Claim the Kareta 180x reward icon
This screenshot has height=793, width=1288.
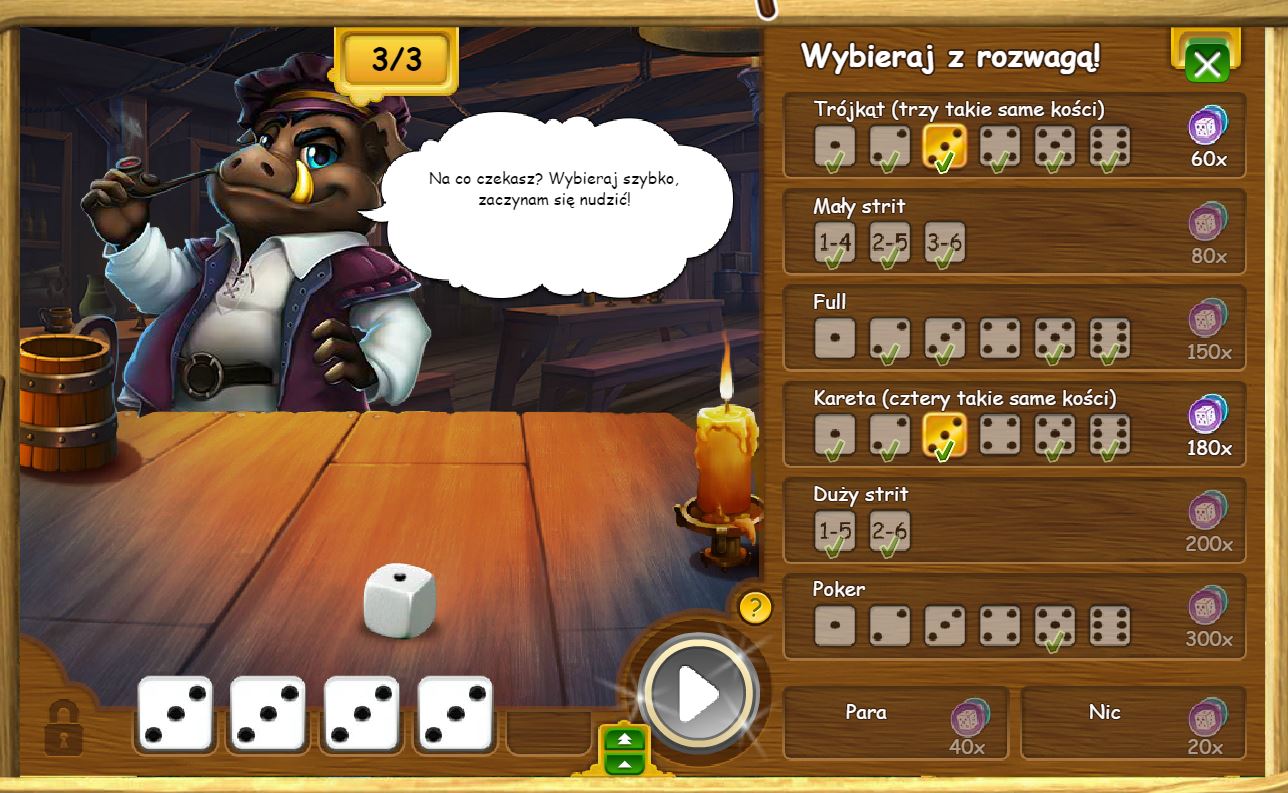[x=1207, y=416]
